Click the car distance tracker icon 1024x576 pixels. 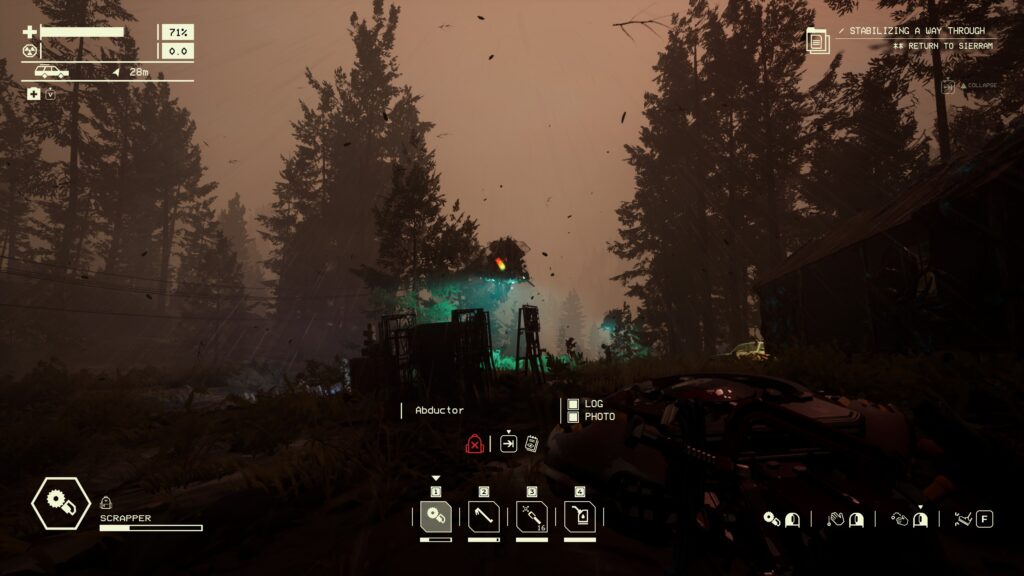click(x=52, y=72)
